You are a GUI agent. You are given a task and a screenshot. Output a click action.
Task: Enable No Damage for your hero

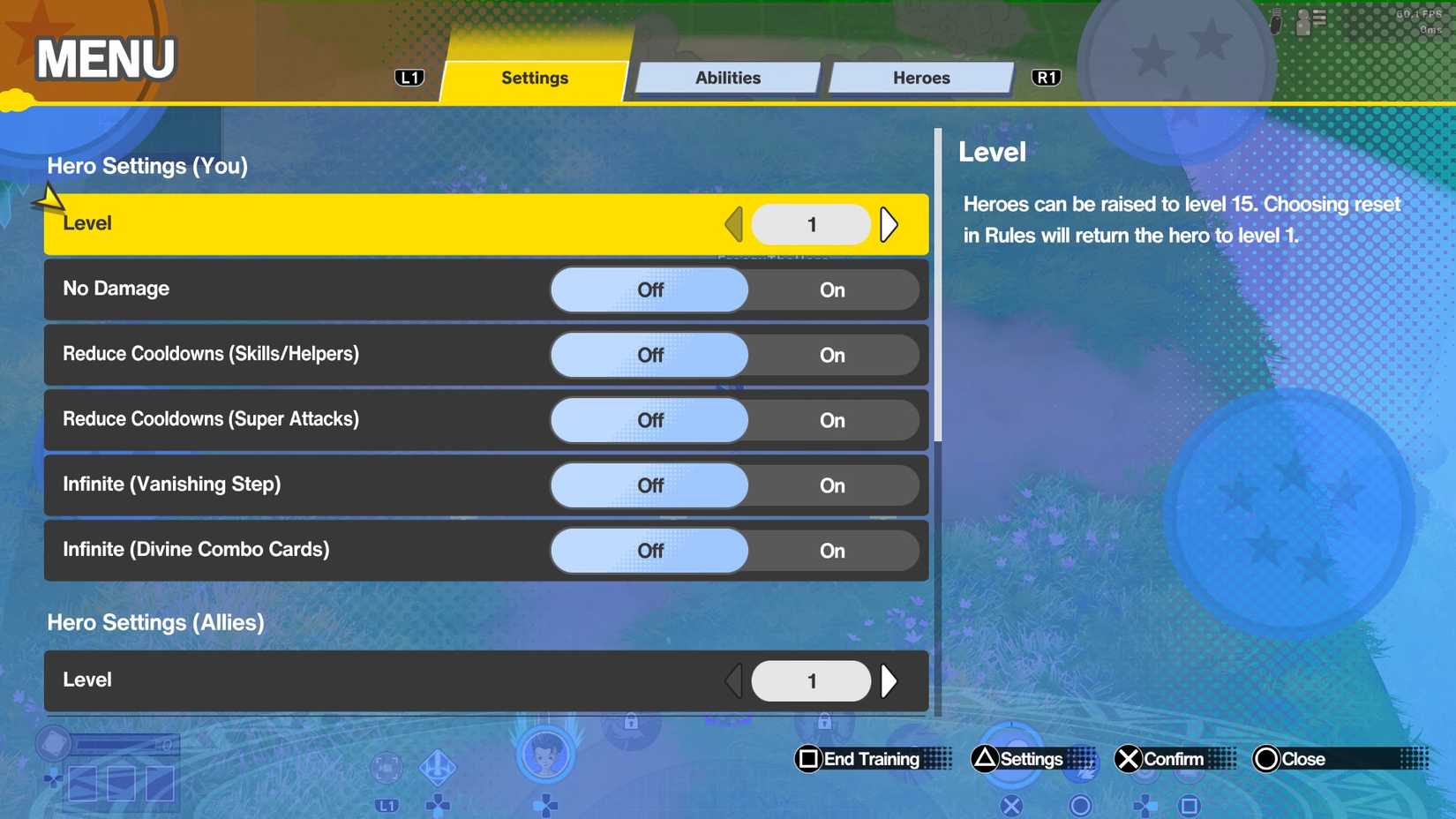click(832, 289)
